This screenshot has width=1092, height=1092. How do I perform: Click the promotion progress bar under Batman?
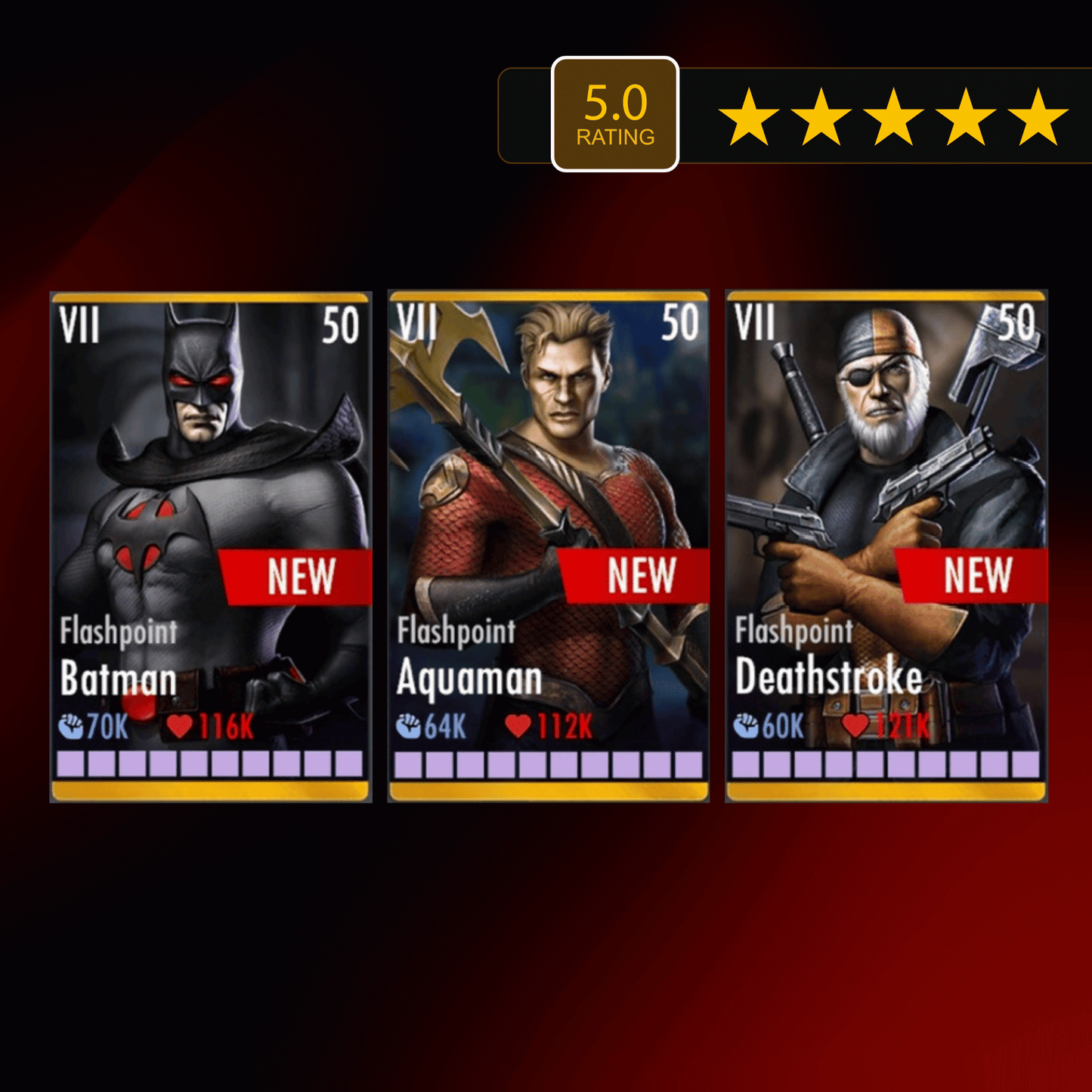(x=209, y=763)
